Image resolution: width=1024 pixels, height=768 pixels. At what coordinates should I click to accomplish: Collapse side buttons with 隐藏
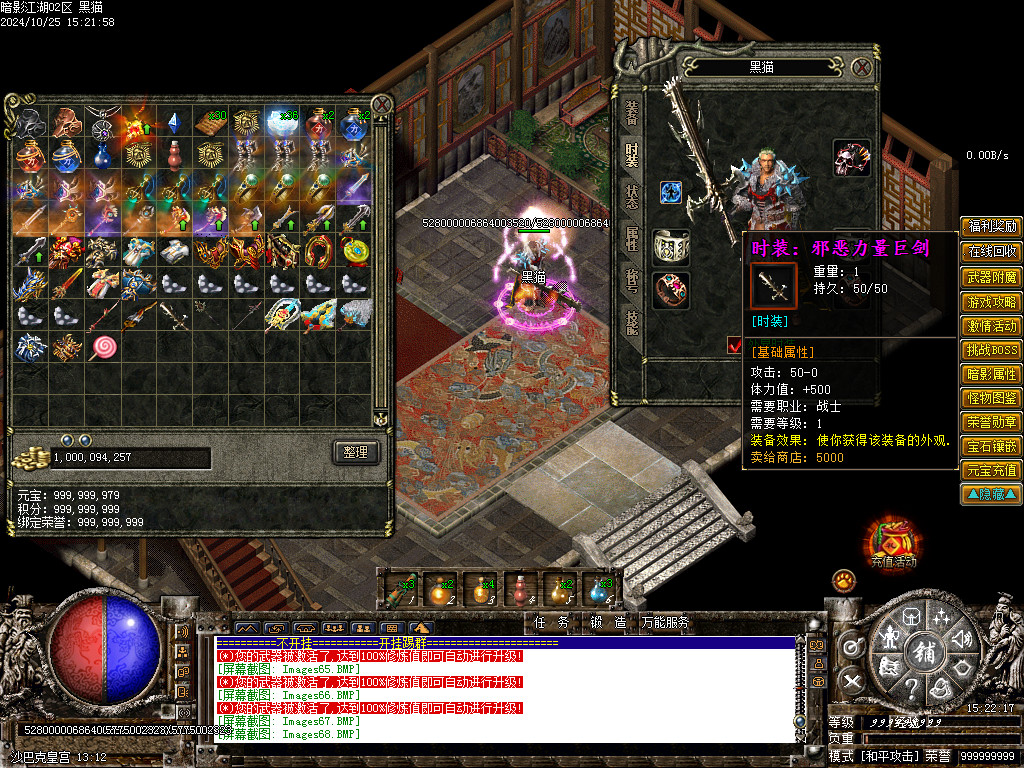[991, 494]
